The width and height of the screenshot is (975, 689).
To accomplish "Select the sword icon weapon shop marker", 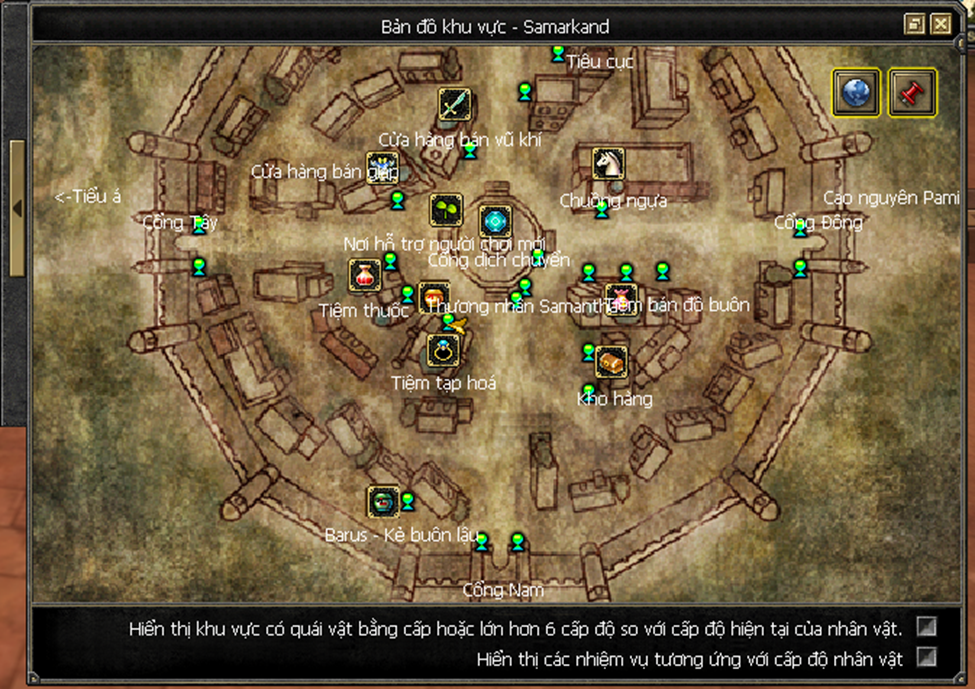I will (455, 104).
